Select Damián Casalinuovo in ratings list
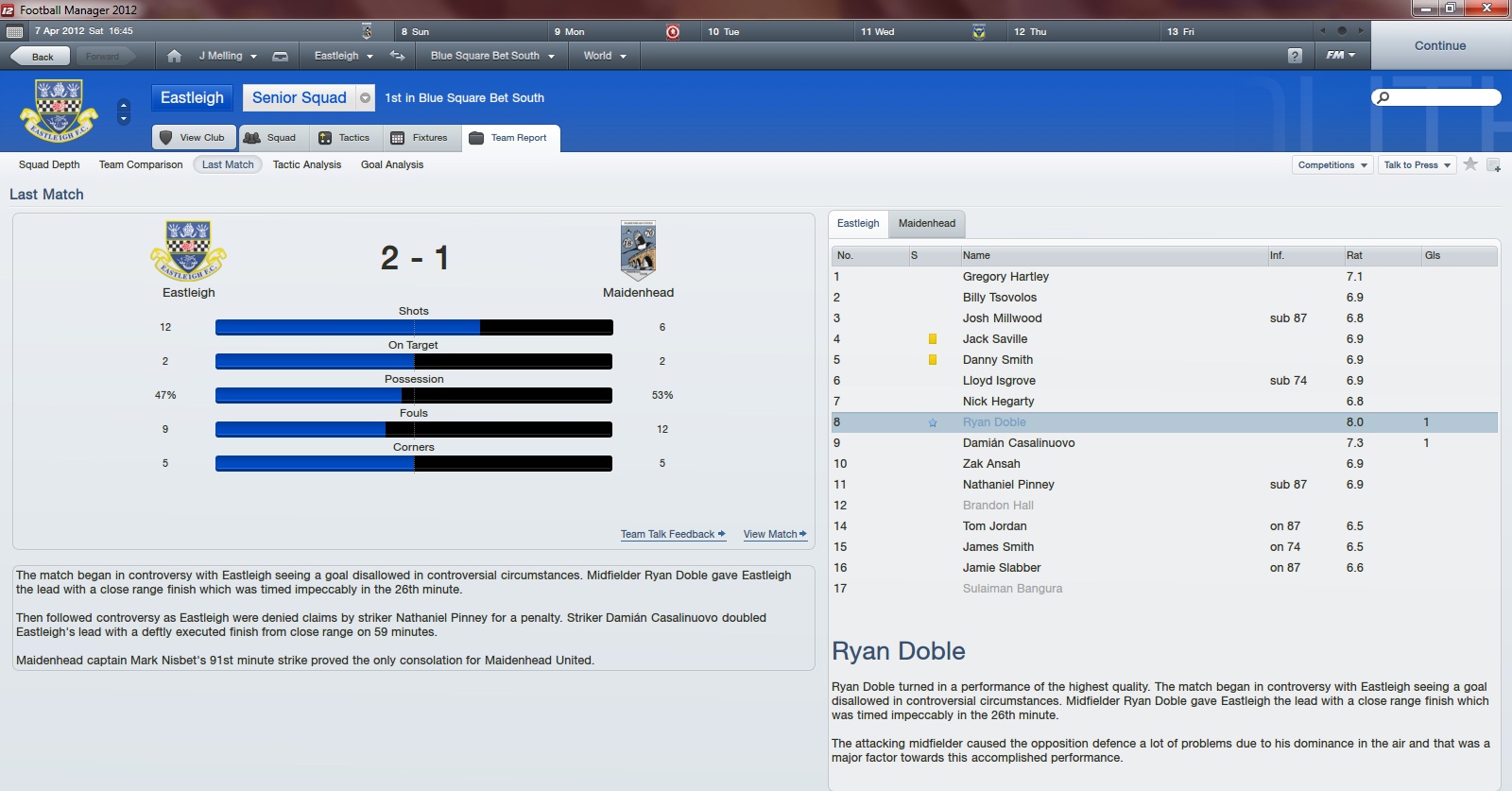1512x791 pixels. point(1018,443)
